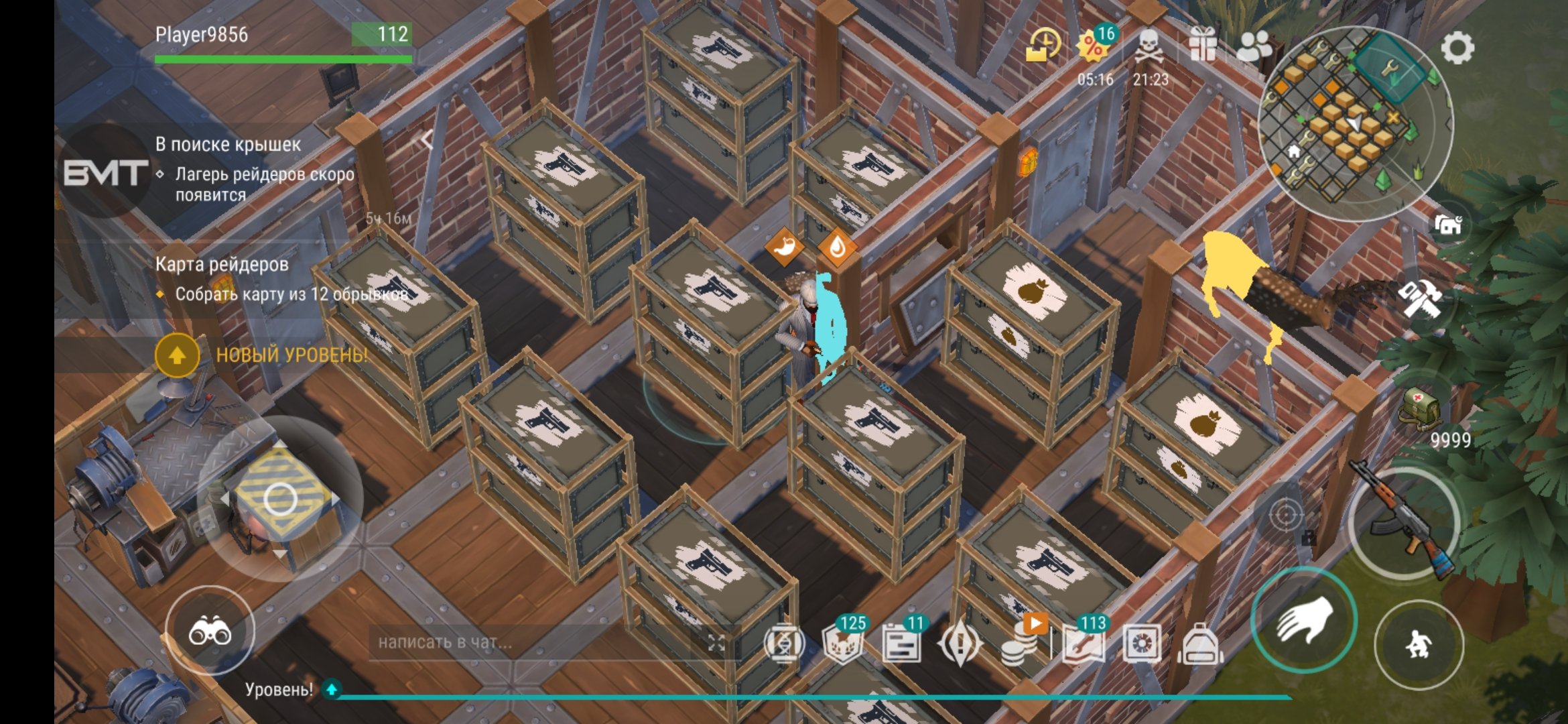The width and height of the screenshot is (1568, 724).
Task: Open the circular minimap
Action: 1355,124
